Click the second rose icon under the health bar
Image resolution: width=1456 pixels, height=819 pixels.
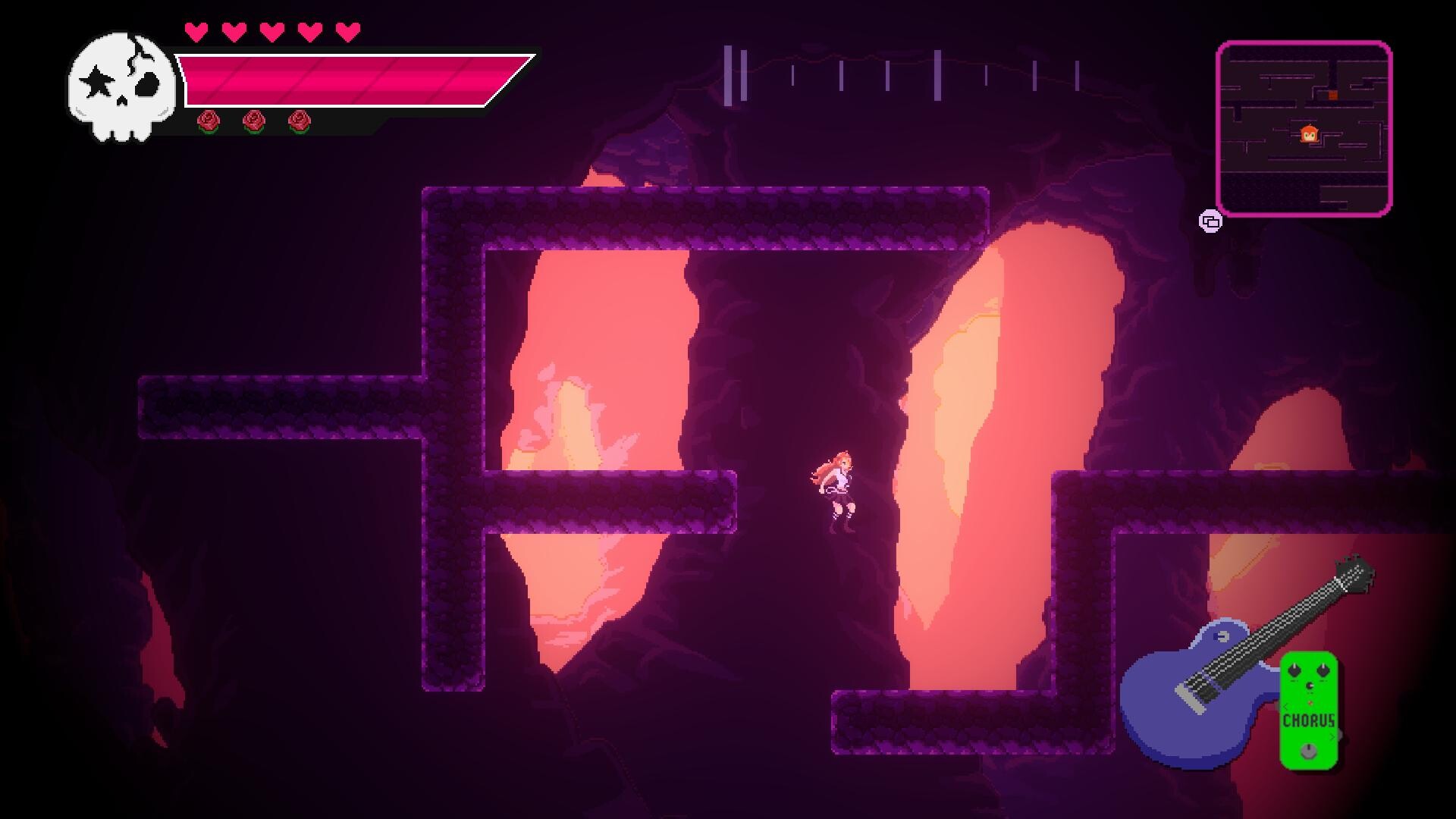pos(254,121)
